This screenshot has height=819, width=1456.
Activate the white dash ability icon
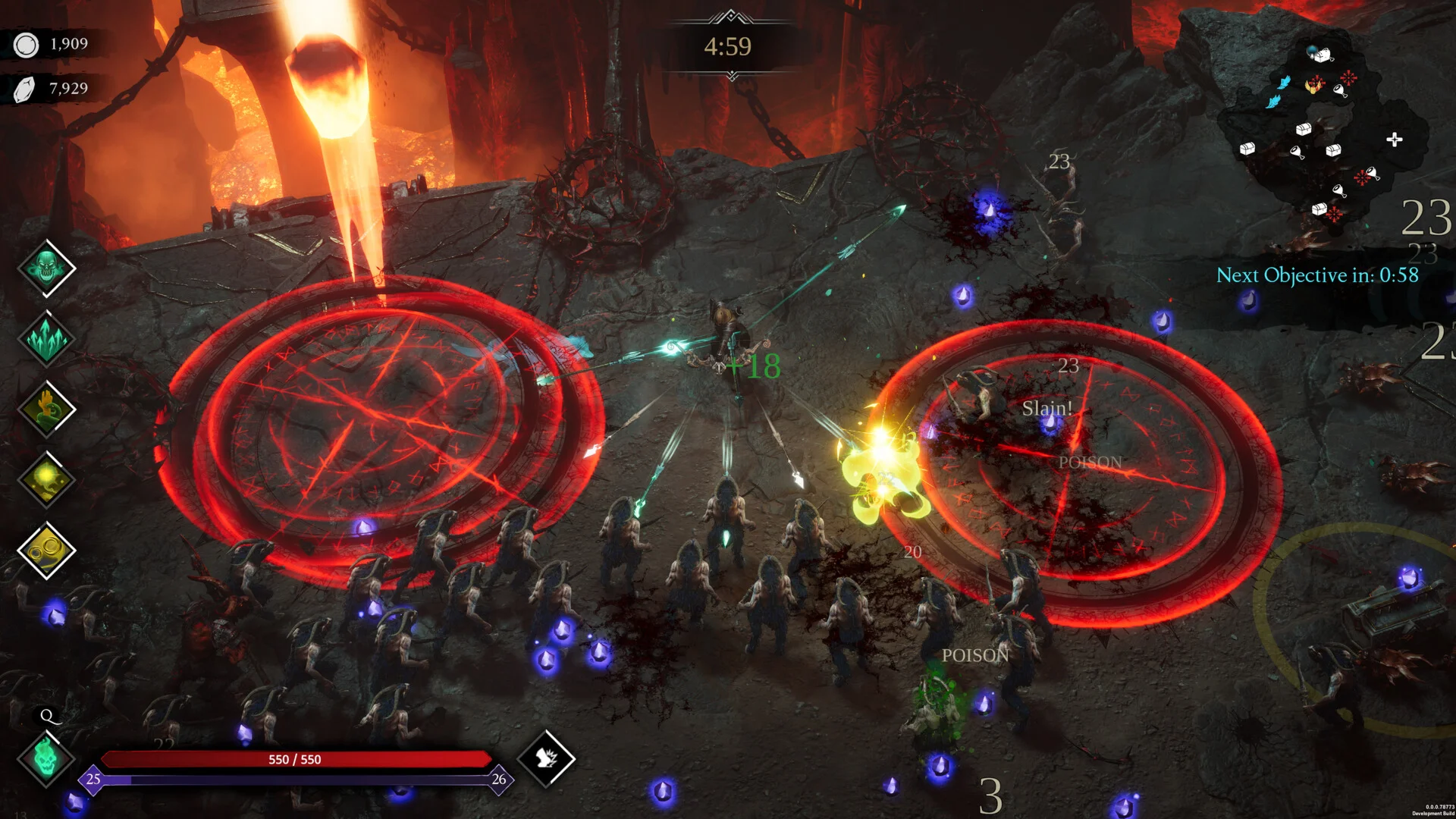(x=546, y=758)
